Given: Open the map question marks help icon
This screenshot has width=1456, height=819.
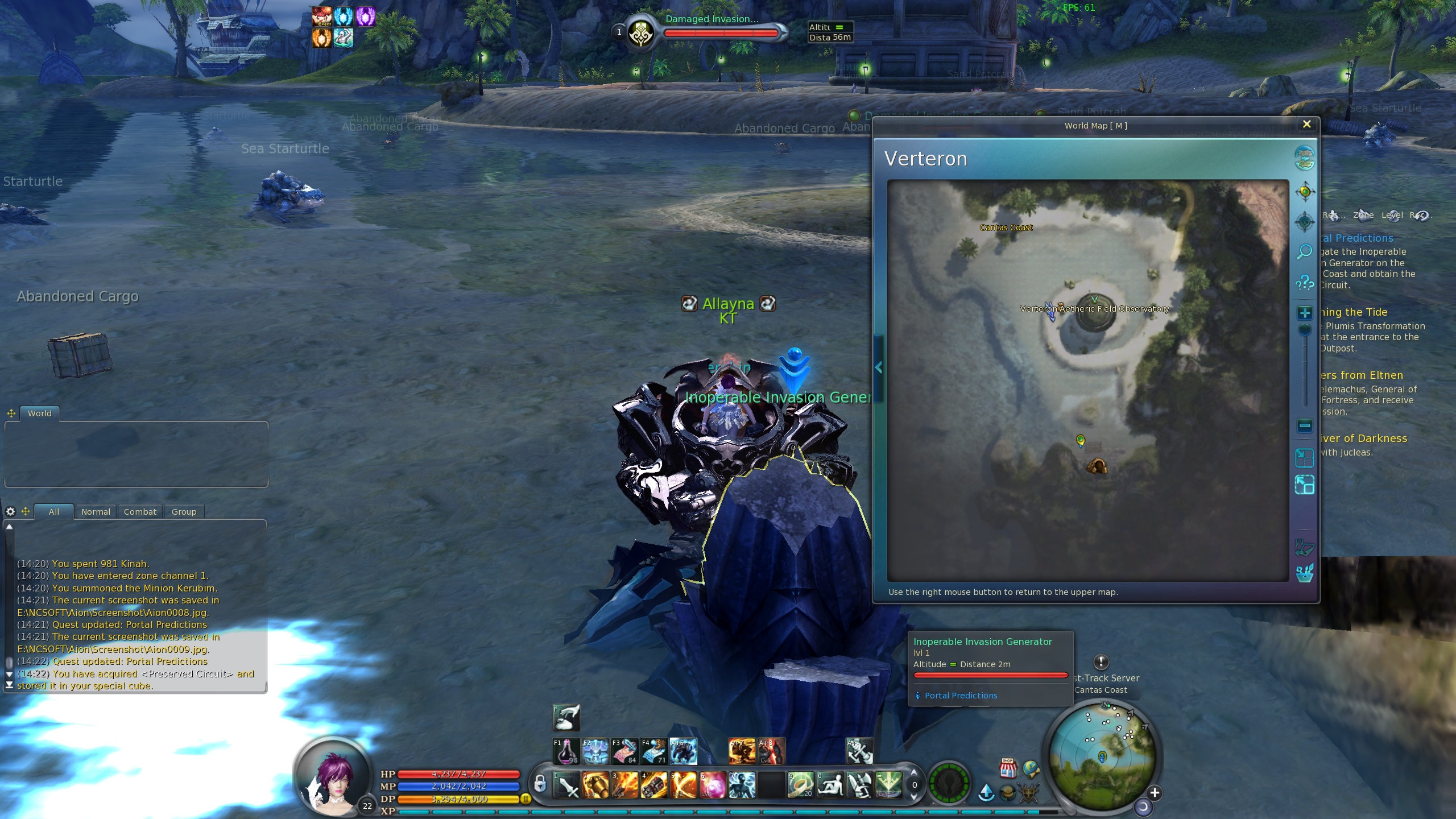Looking at the screenshot, I should click(1304, 282).
